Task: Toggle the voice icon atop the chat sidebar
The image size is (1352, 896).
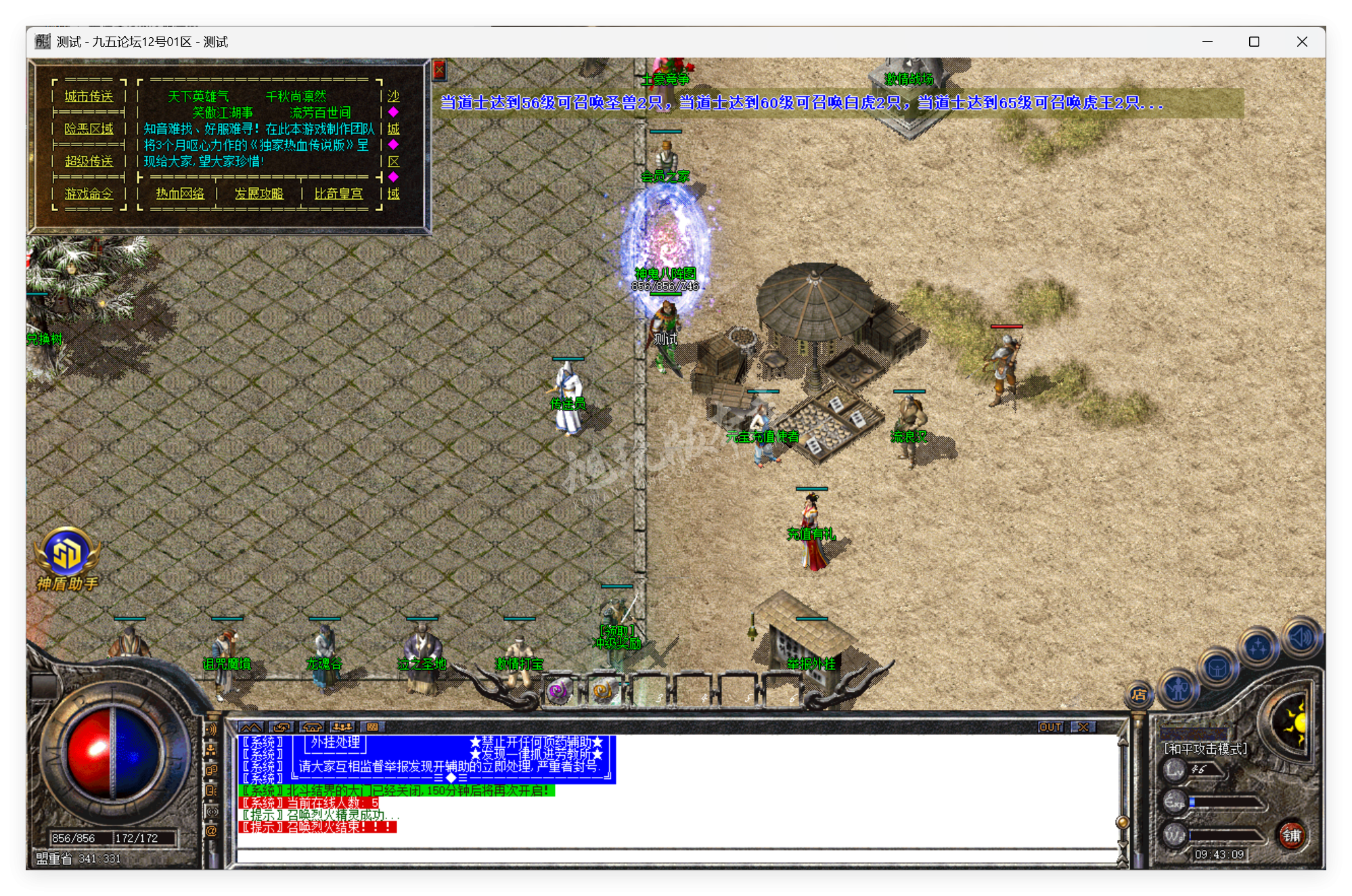Action: coord(212,729)
